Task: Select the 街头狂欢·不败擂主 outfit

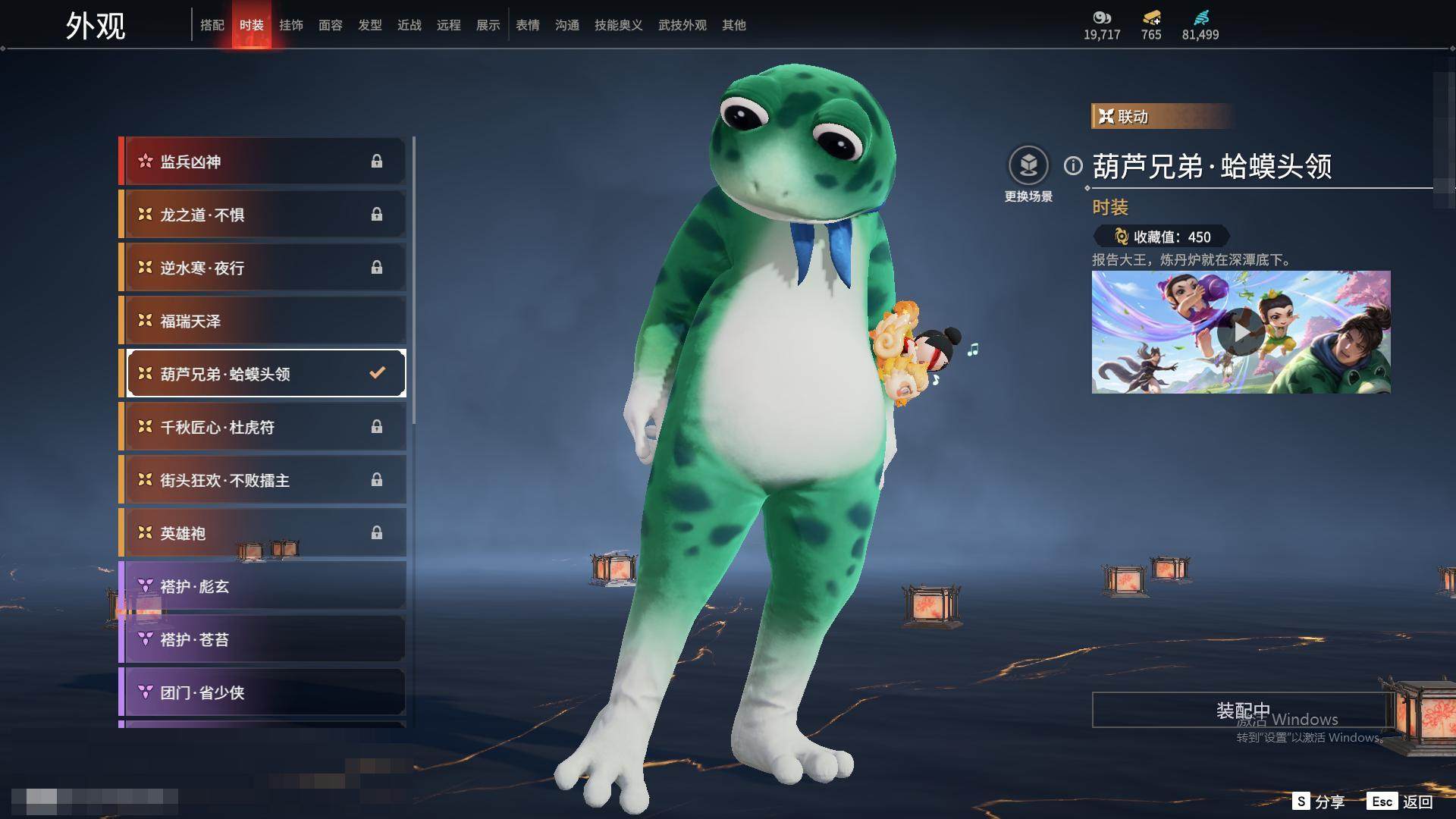Action: click(263, 480)
